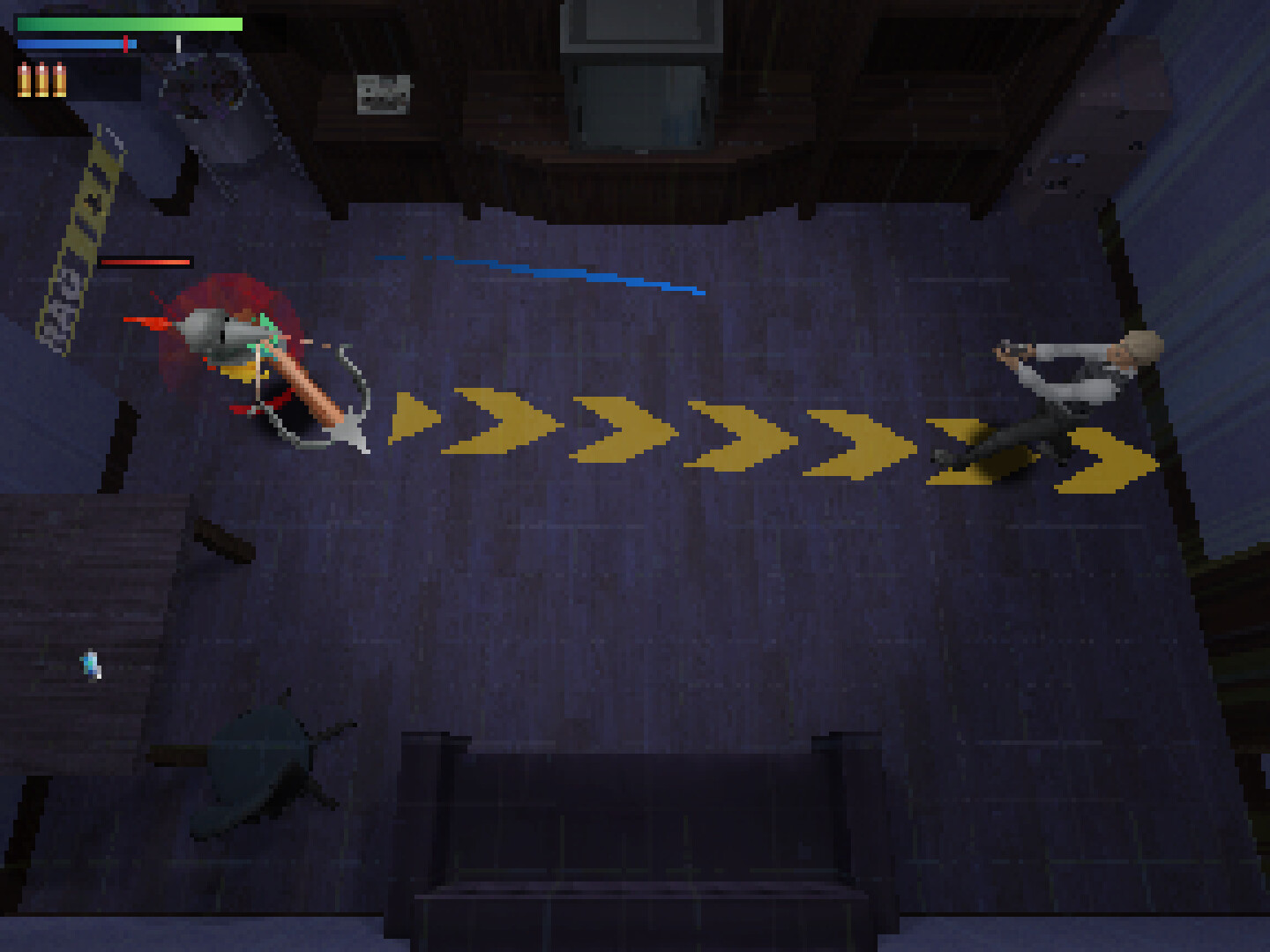This screenshot has height=952, width=1270.
Task: Click the first bullet ammo icon
Action: [x=22, y=79]
